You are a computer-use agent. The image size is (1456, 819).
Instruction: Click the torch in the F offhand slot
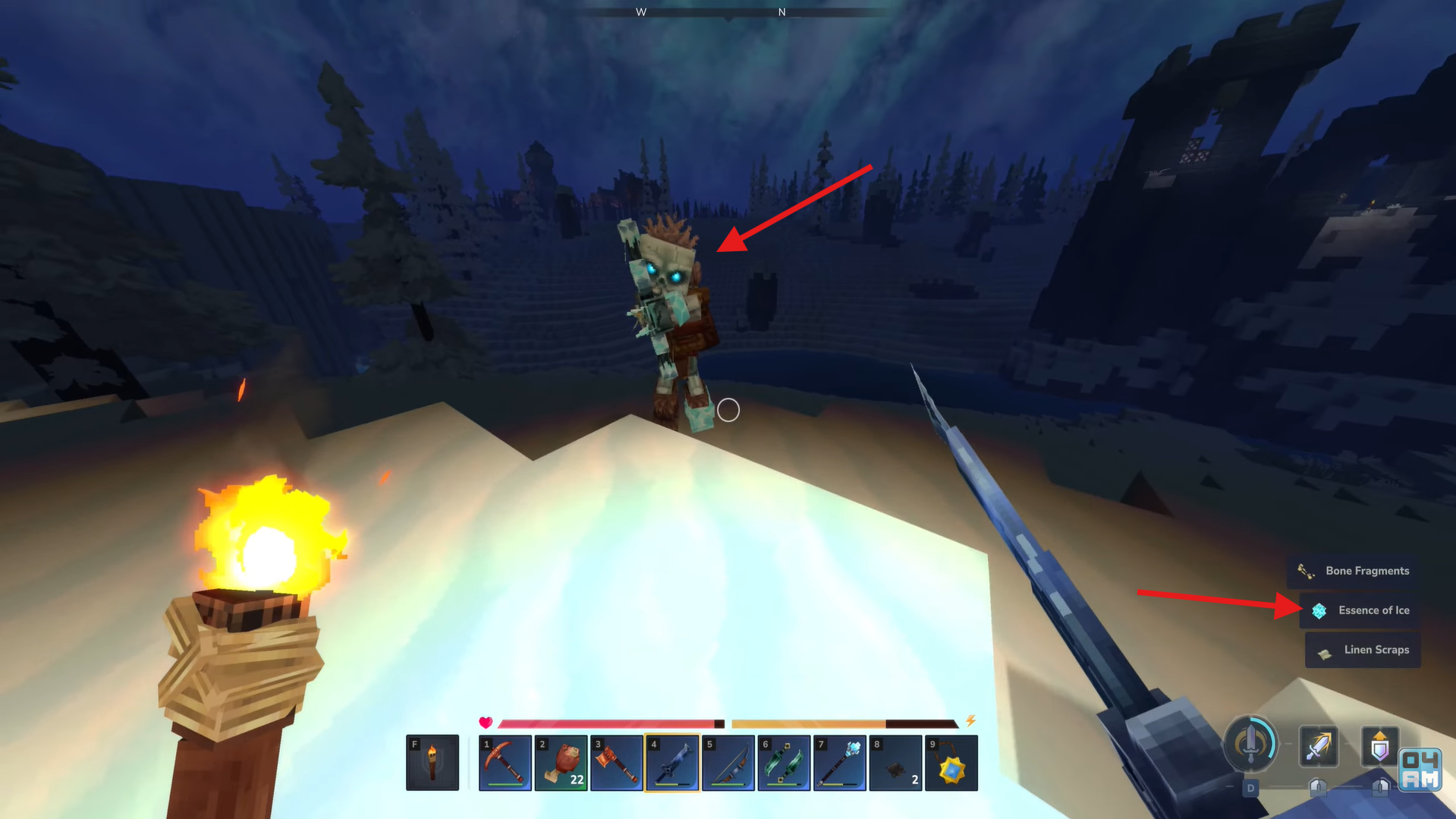432,762
